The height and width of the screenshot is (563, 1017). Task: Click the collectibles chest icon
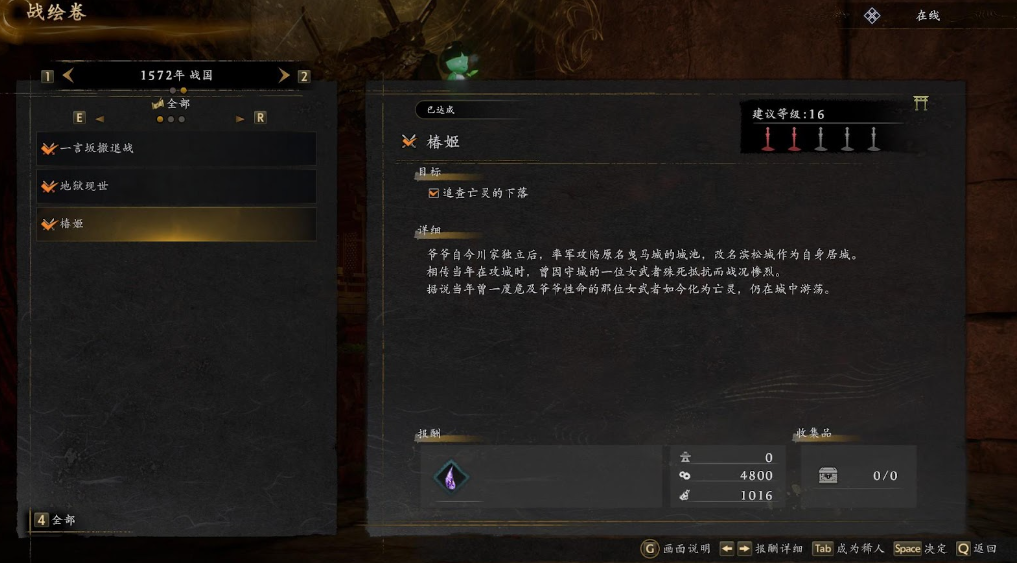[828, 476]
